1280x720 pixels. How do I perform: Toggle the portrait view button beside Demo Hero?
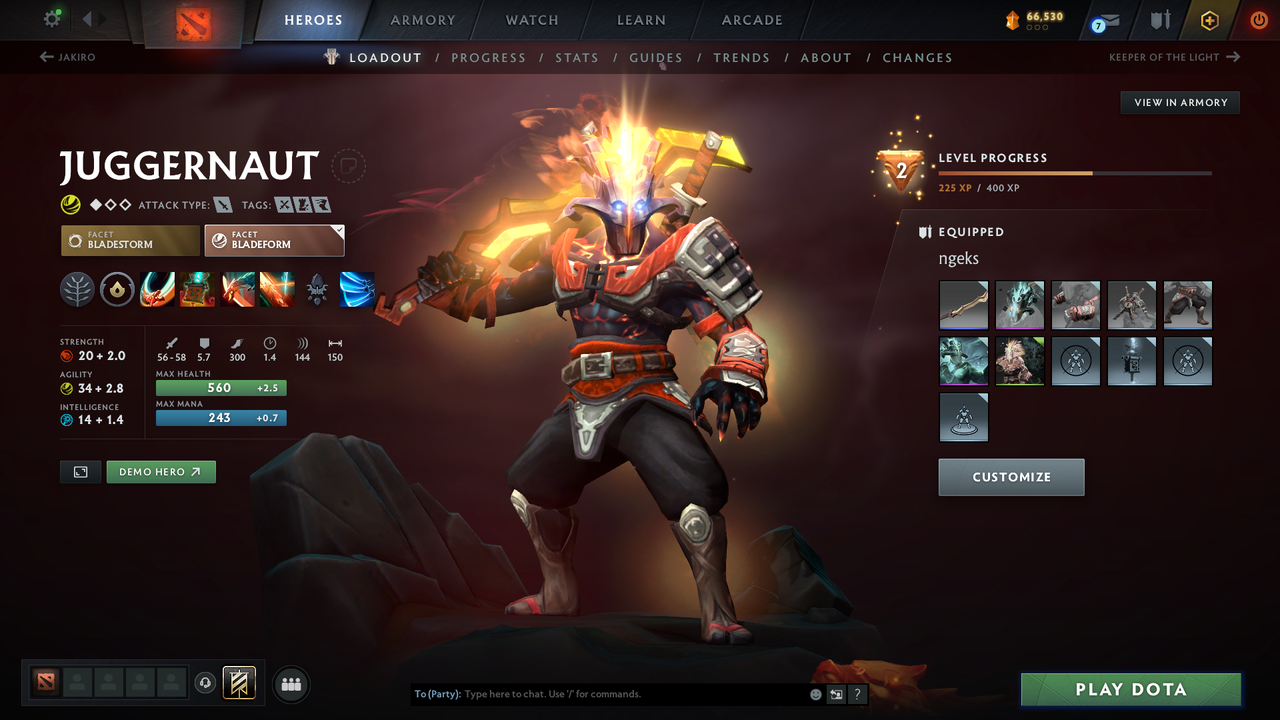tap(80, 471)
